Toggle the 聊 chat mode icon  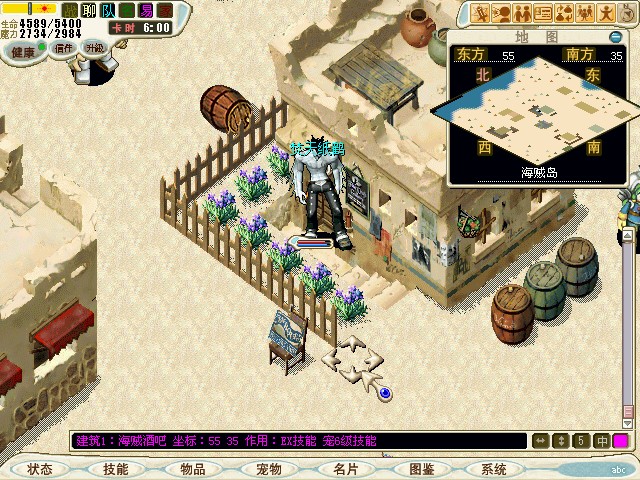(x=90, y=9)
